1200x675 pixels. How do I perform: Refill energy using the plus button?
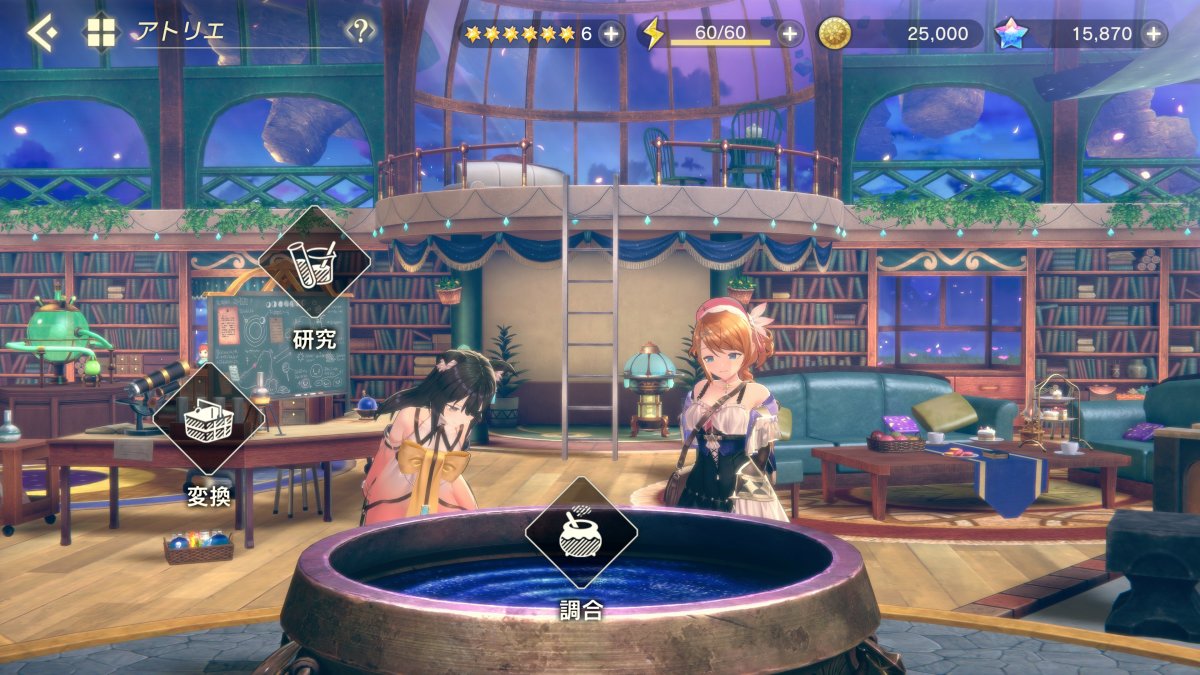(x=790, y=34)
